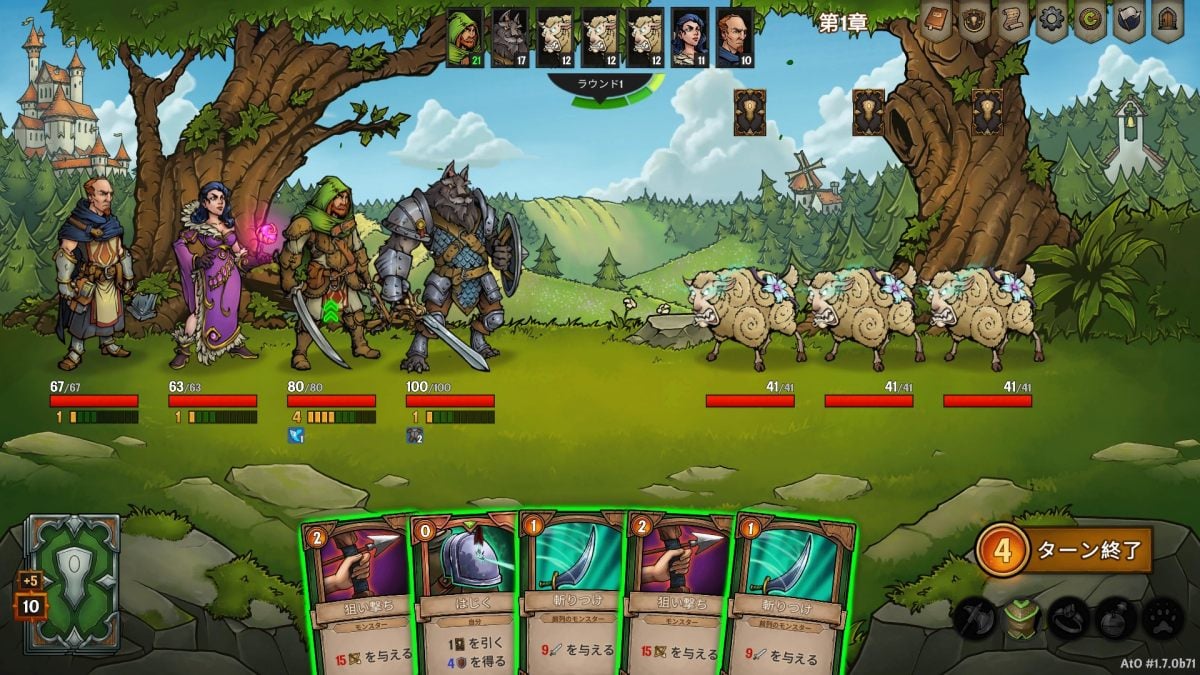
Task: Open the horned emblem badge icon
Action: [975, 22]
